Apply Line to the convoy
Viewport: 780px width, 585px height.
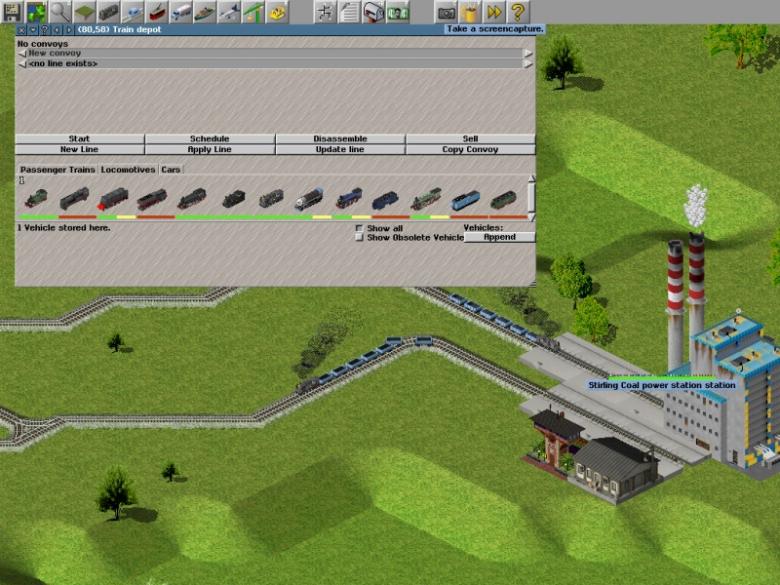(209, 149)
